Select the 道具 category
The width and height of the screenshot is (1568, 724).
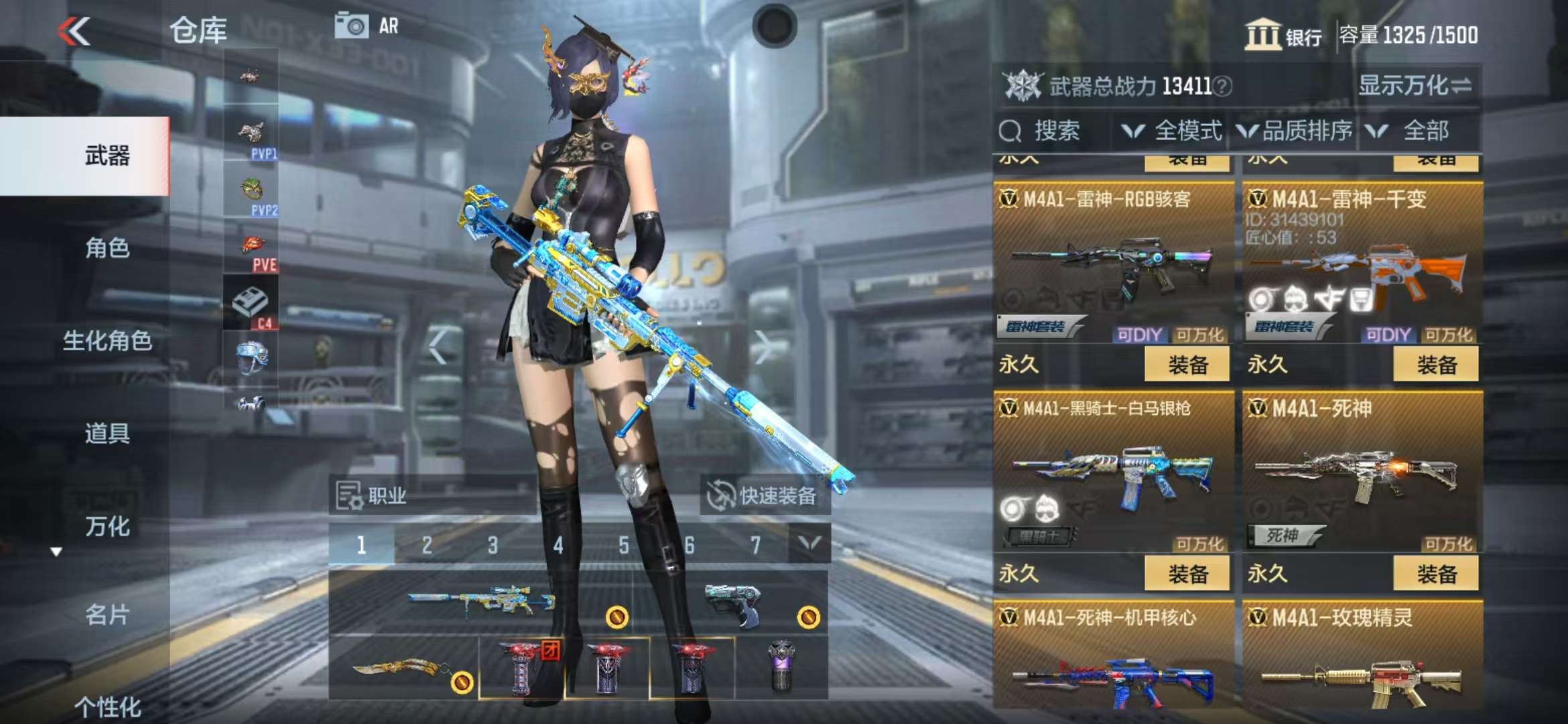click(x=107, y=434)
